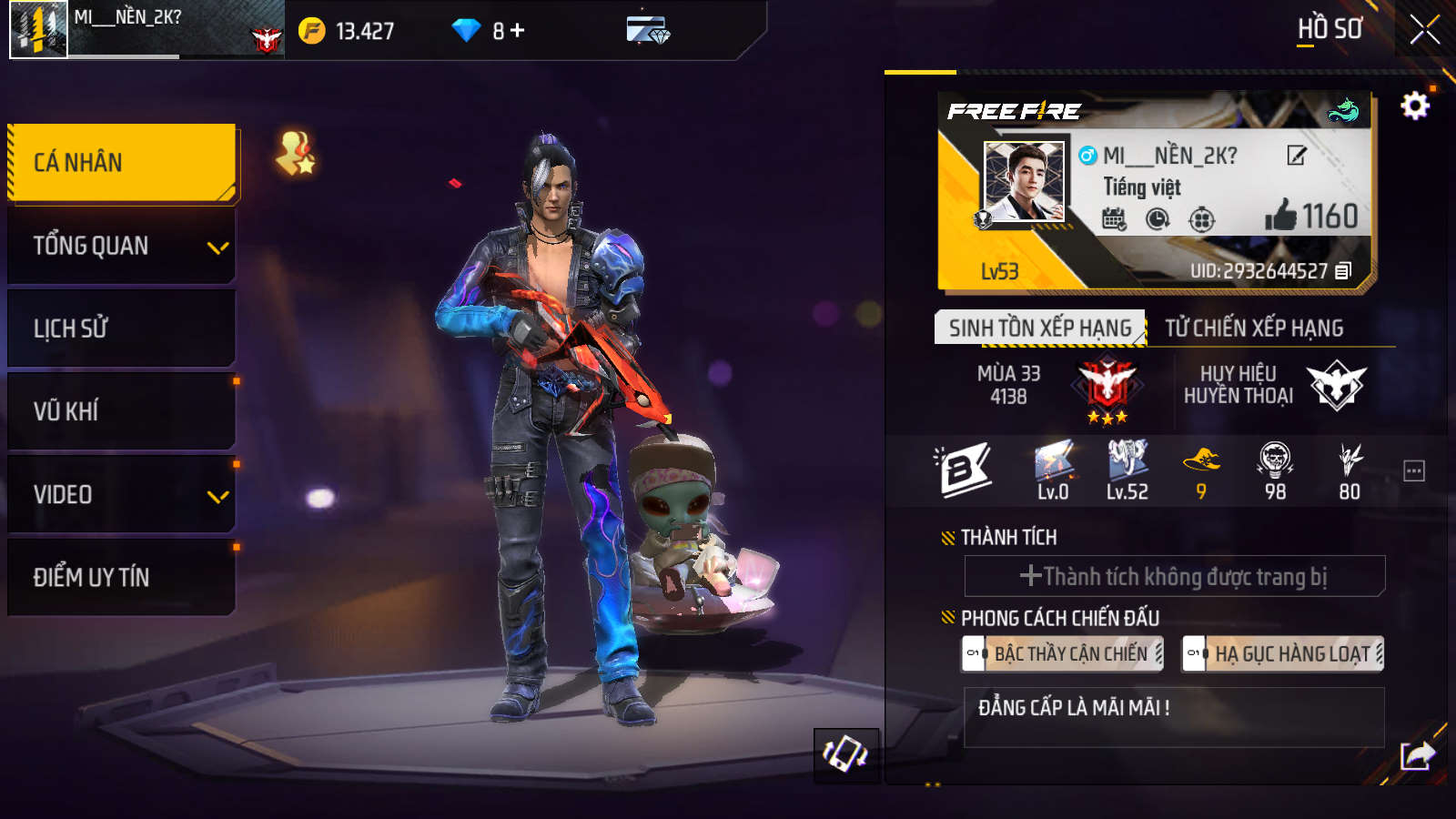
Task: Copy the UID number
Action: (1343, 271)
